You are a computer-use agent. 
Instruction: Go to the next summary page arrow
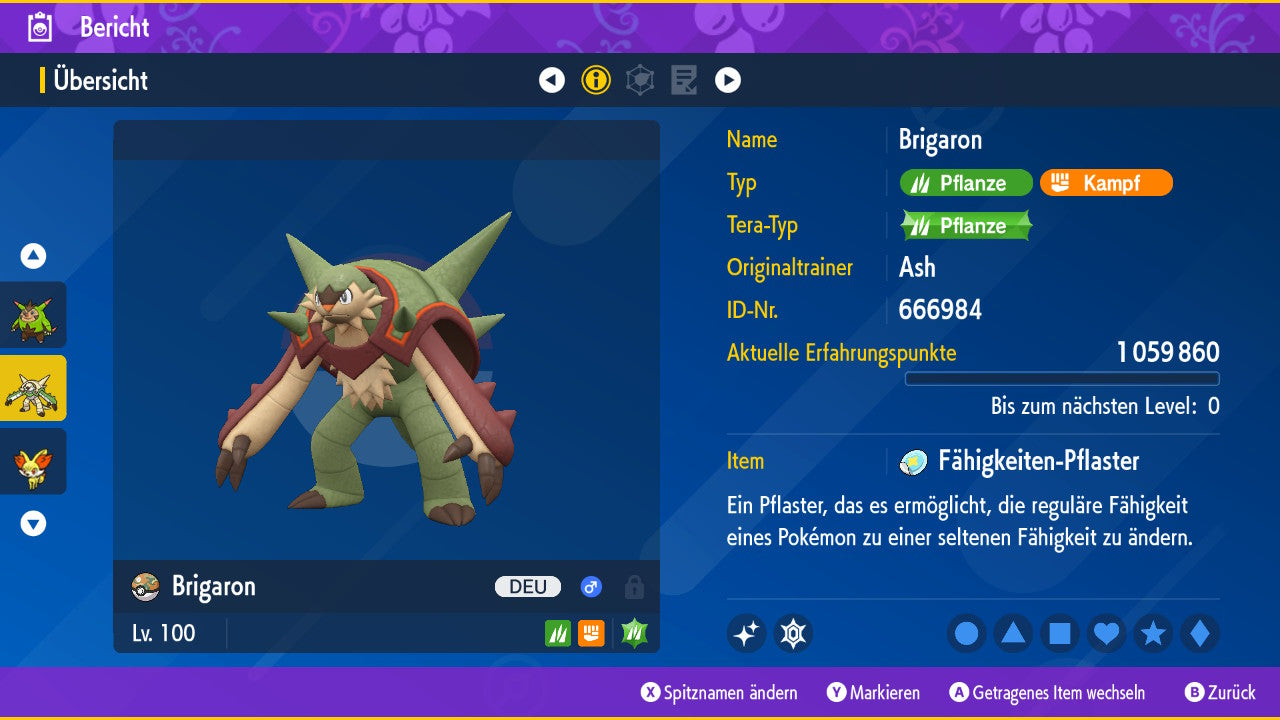728,80
